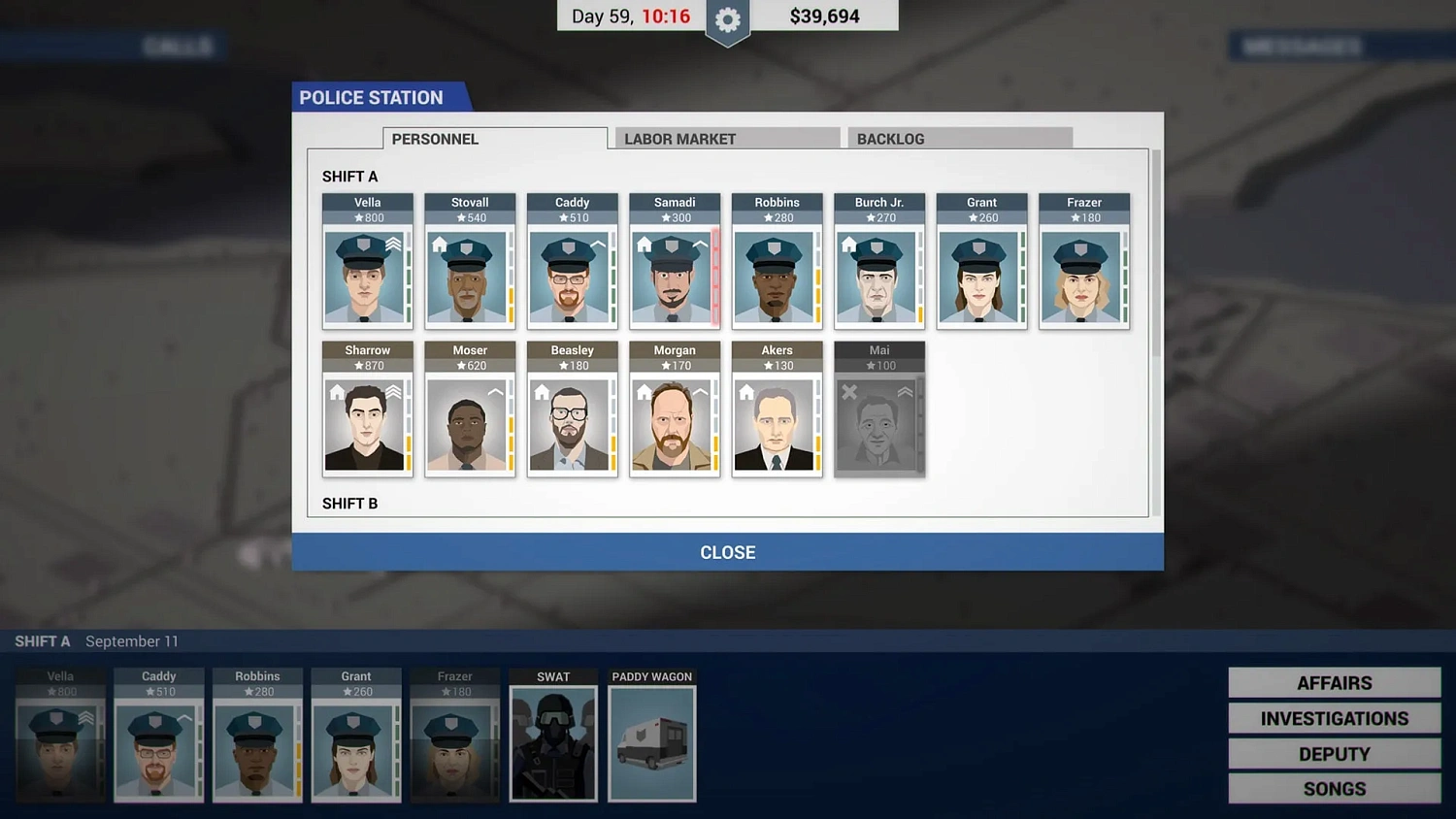This screenshot has height=819, width=1456.
Task: Click the X icon on Mai's grayed card
Action: (850, 390)
